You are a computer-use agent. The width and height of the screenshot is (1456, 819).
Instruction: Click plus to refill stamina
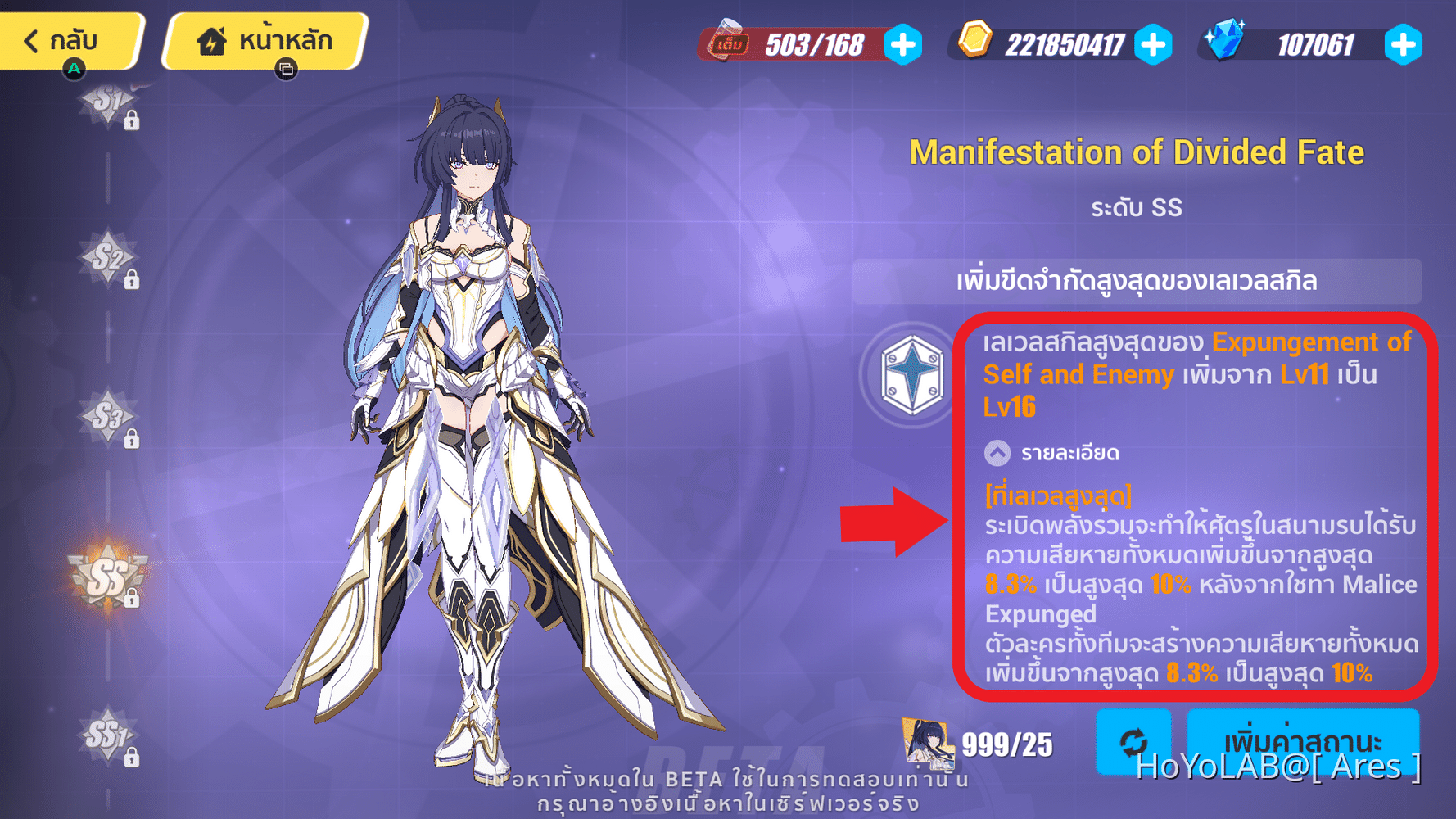tap(902, 46)
